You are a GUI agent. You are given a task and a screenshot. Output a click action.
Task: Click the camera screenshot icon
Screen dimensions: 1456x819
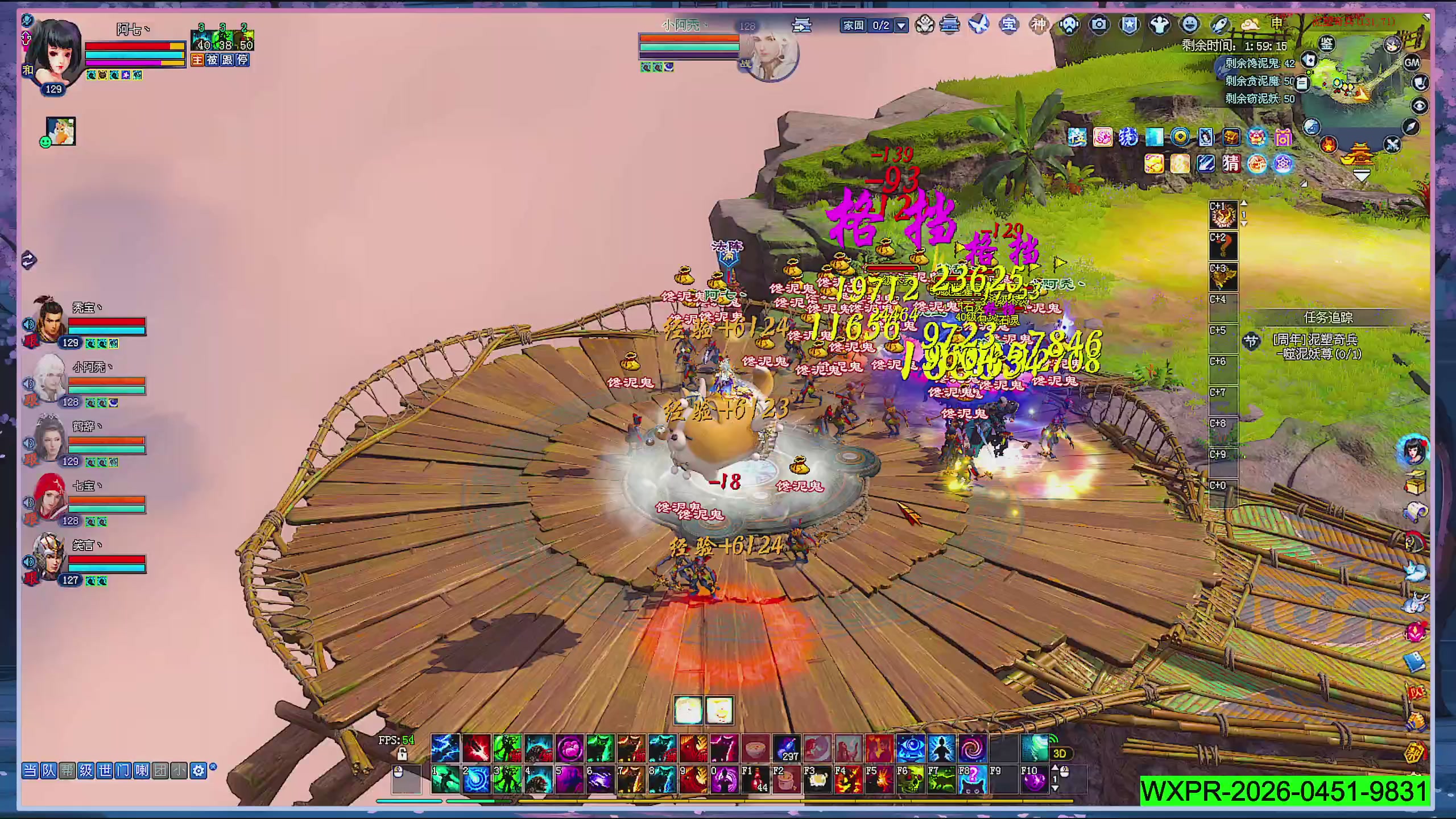click(x=1099, y=24)
